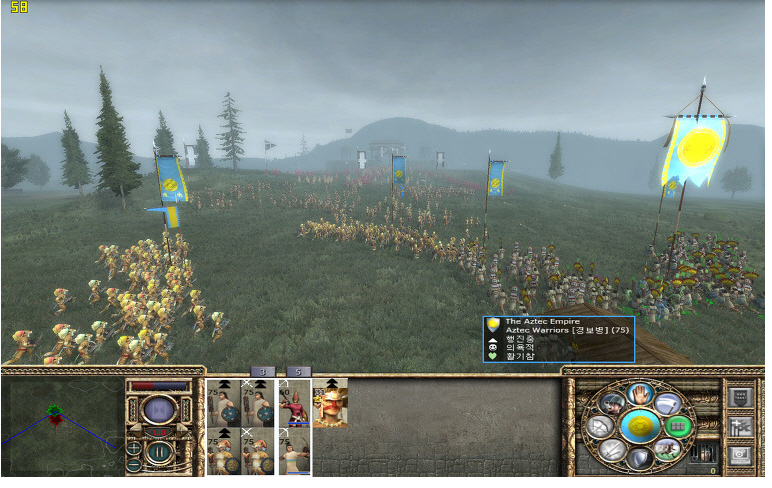
Task: Click the battlefield minimap
Action: [62, 424]
